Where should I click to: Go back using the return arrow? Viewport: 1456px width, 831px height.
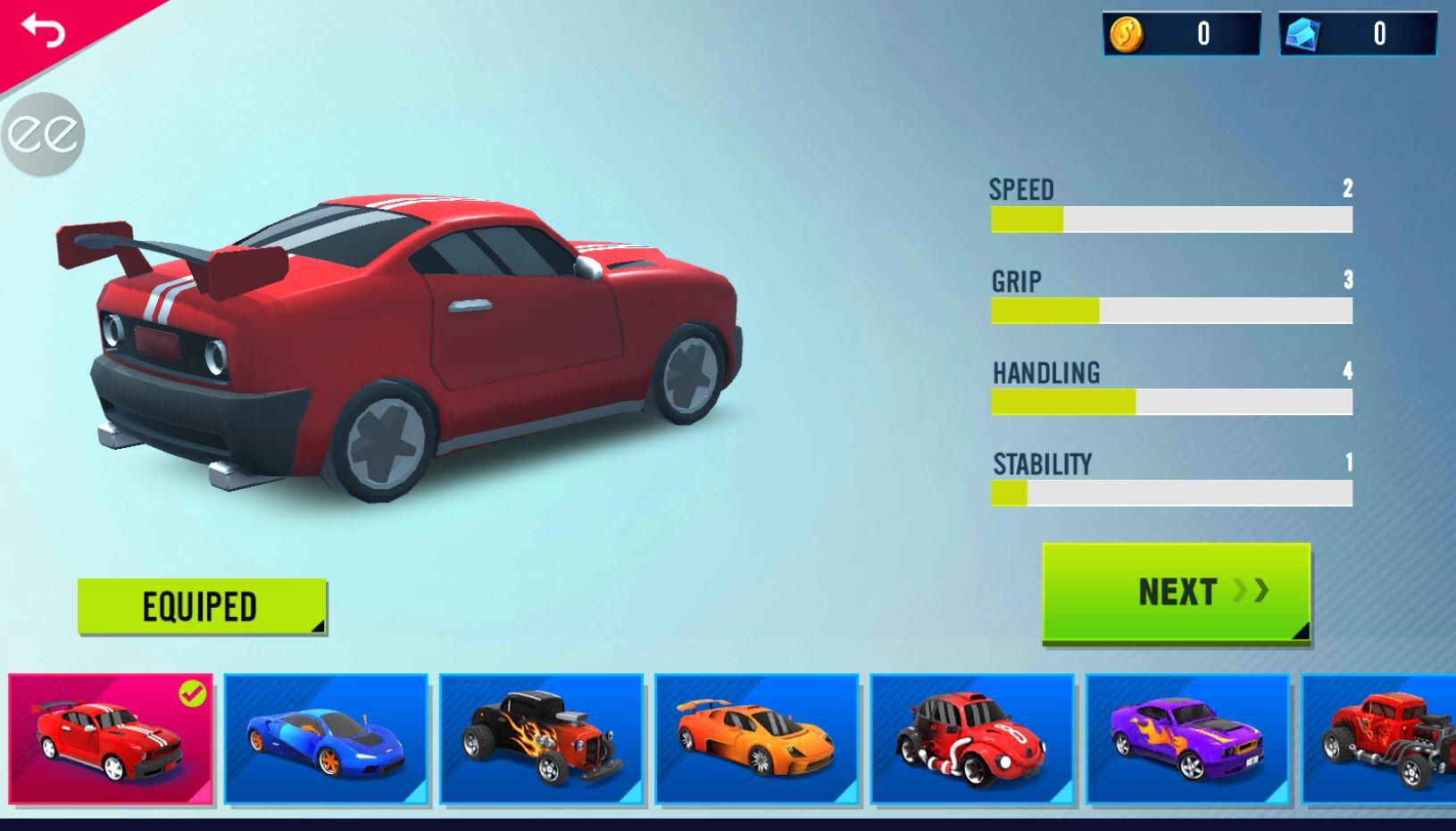click(43, 31)
